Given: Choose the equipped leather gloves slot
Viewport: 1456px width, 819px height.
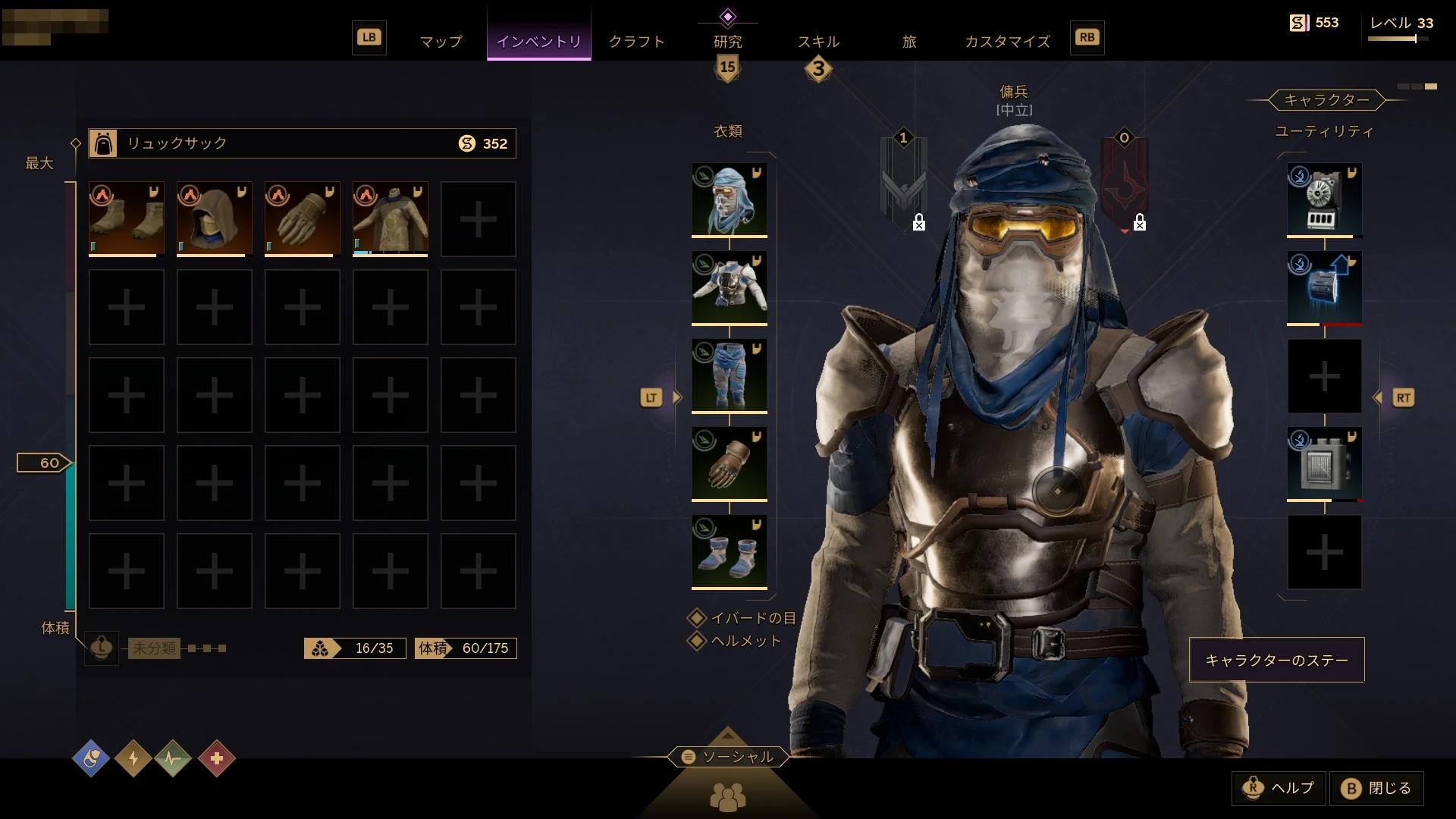Looking at the screenshot, I should [x=729, y=464].
